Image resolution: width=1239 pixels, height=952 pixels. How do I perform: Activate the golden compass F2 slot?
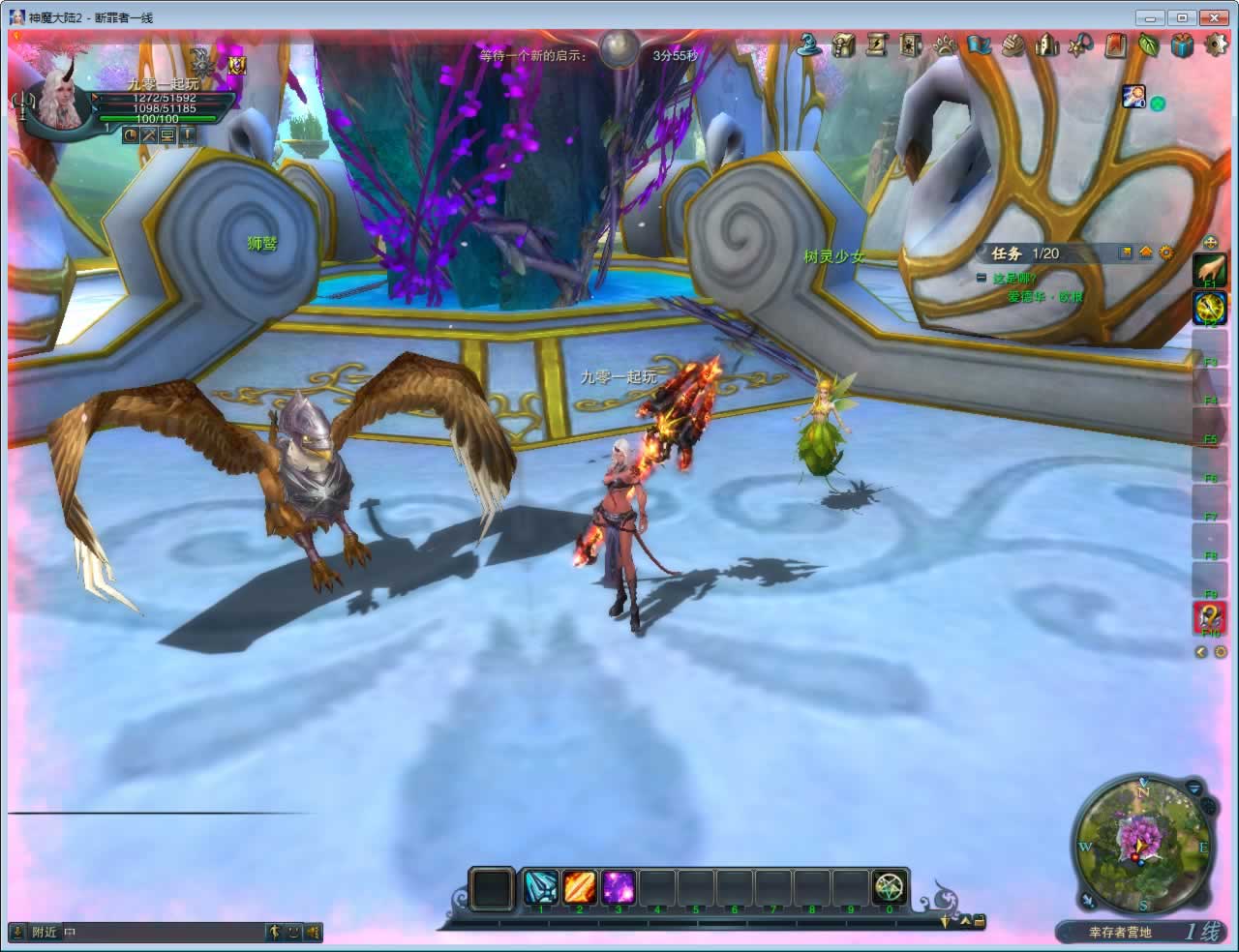point(1209,309)
